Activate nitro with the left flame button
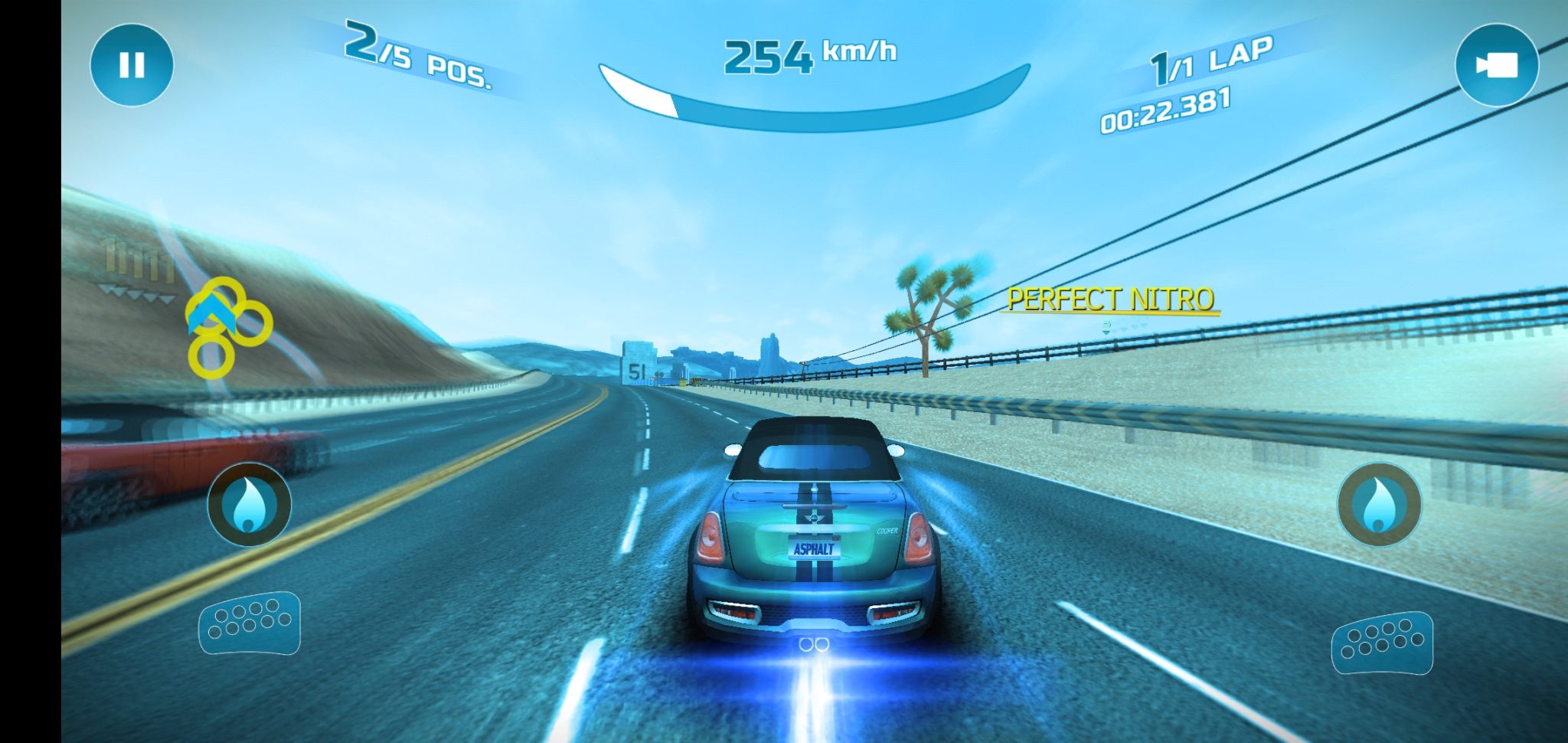 point(249,504)
